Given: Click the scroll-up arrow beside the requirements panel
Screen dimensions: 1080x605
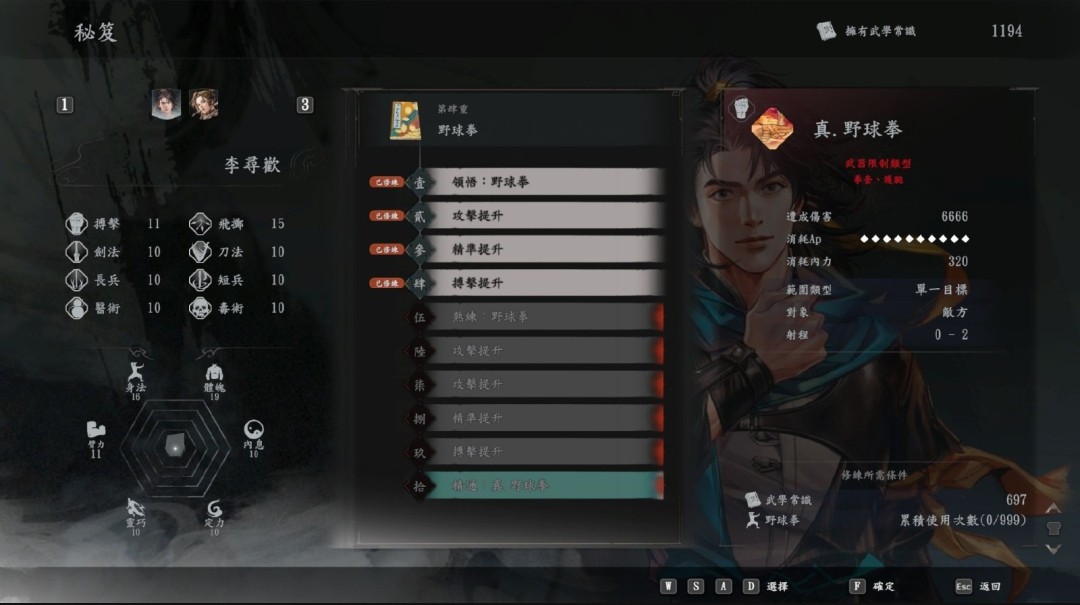Looking at the screenshot, I should [1052, 509].
